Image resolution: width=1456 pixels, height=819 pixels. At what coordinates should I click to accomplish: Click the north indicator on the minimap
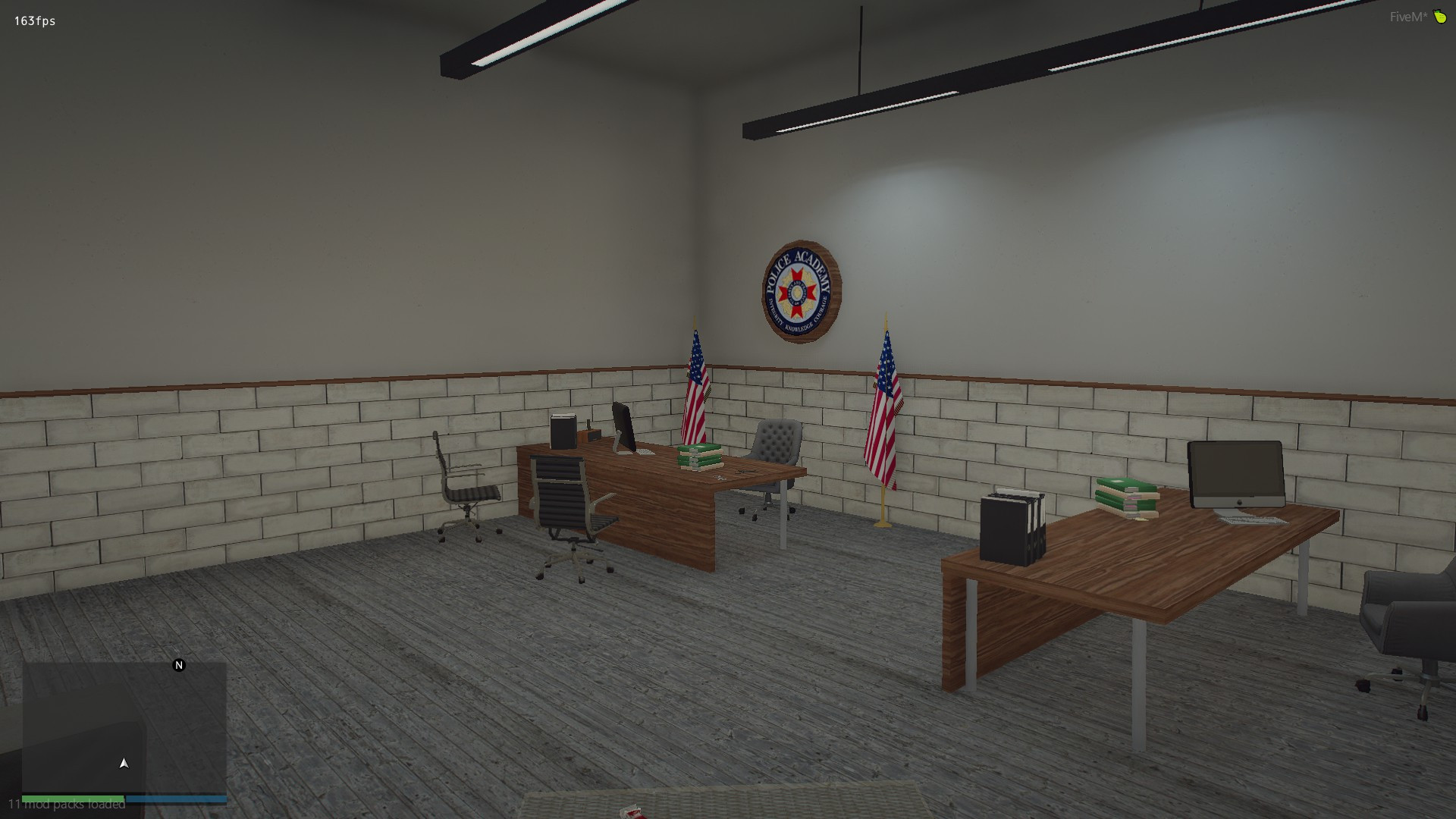pyautogui.click(x=179, y=665)
